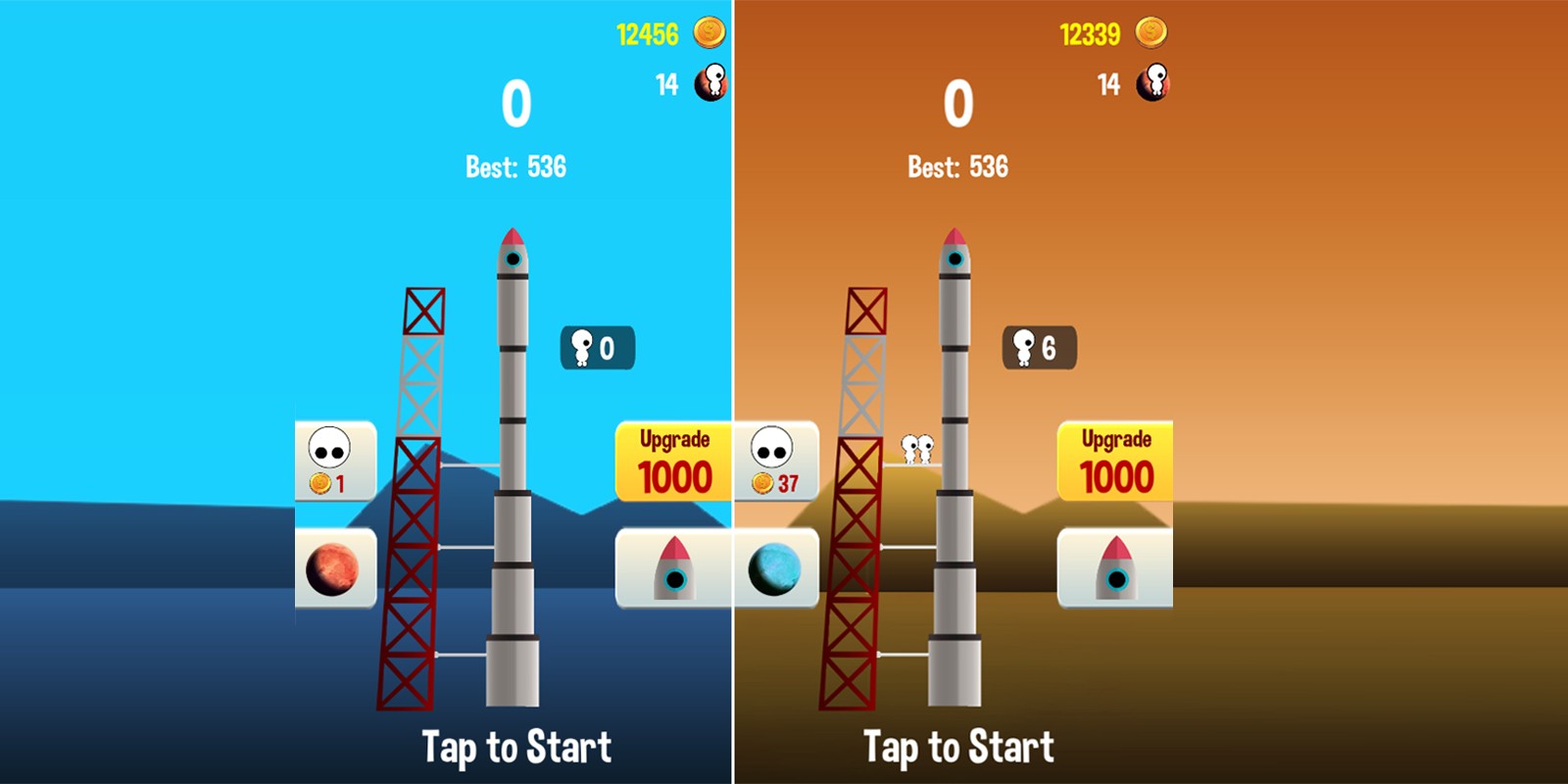Screen dimensions: 1568x784
Task: Buy the alien costing 37 coins
Action: 776,461
